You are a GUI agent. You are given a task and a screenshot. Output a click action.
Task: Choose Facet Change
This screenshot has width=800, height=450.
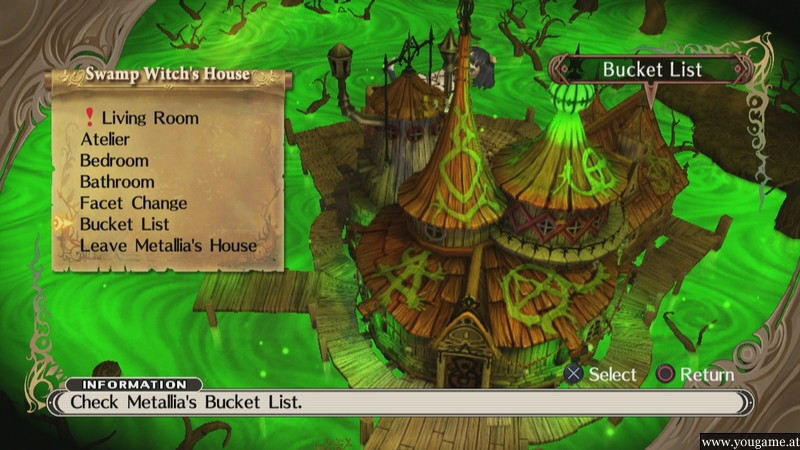pyautogui.click(x=133, y=203)
